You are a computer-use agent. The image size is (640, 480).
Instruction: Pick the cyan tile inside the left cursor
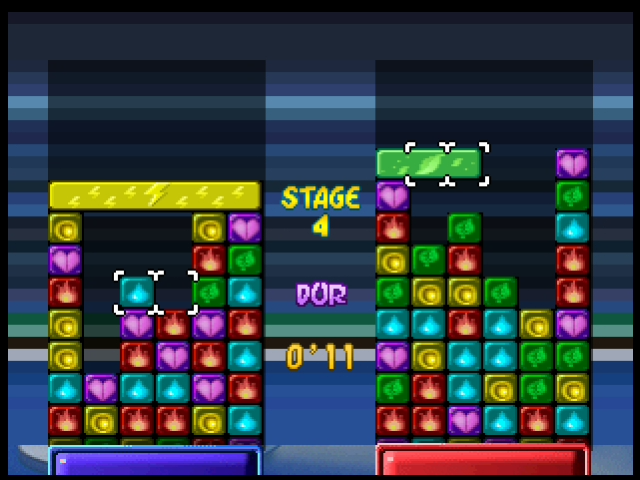(x=137, y=291)
